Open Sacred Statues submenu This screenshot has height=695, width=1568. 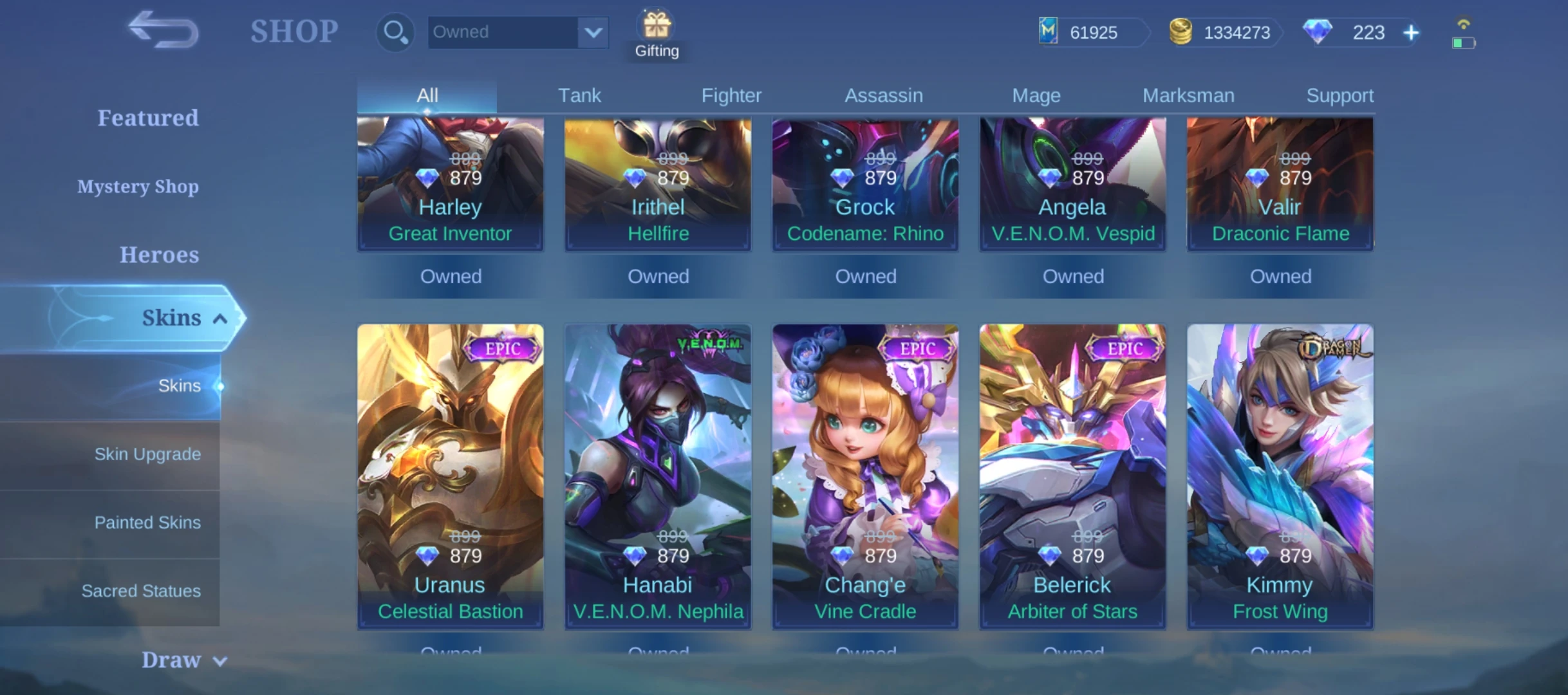tap(141, 591)
